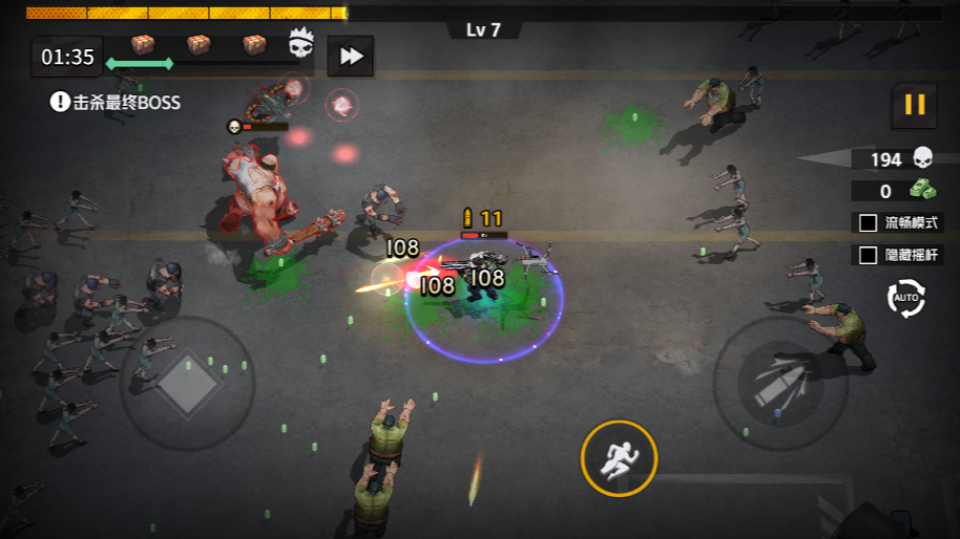The image size is (960, 539).
Task: Pause the game
Action: (914, 104)
